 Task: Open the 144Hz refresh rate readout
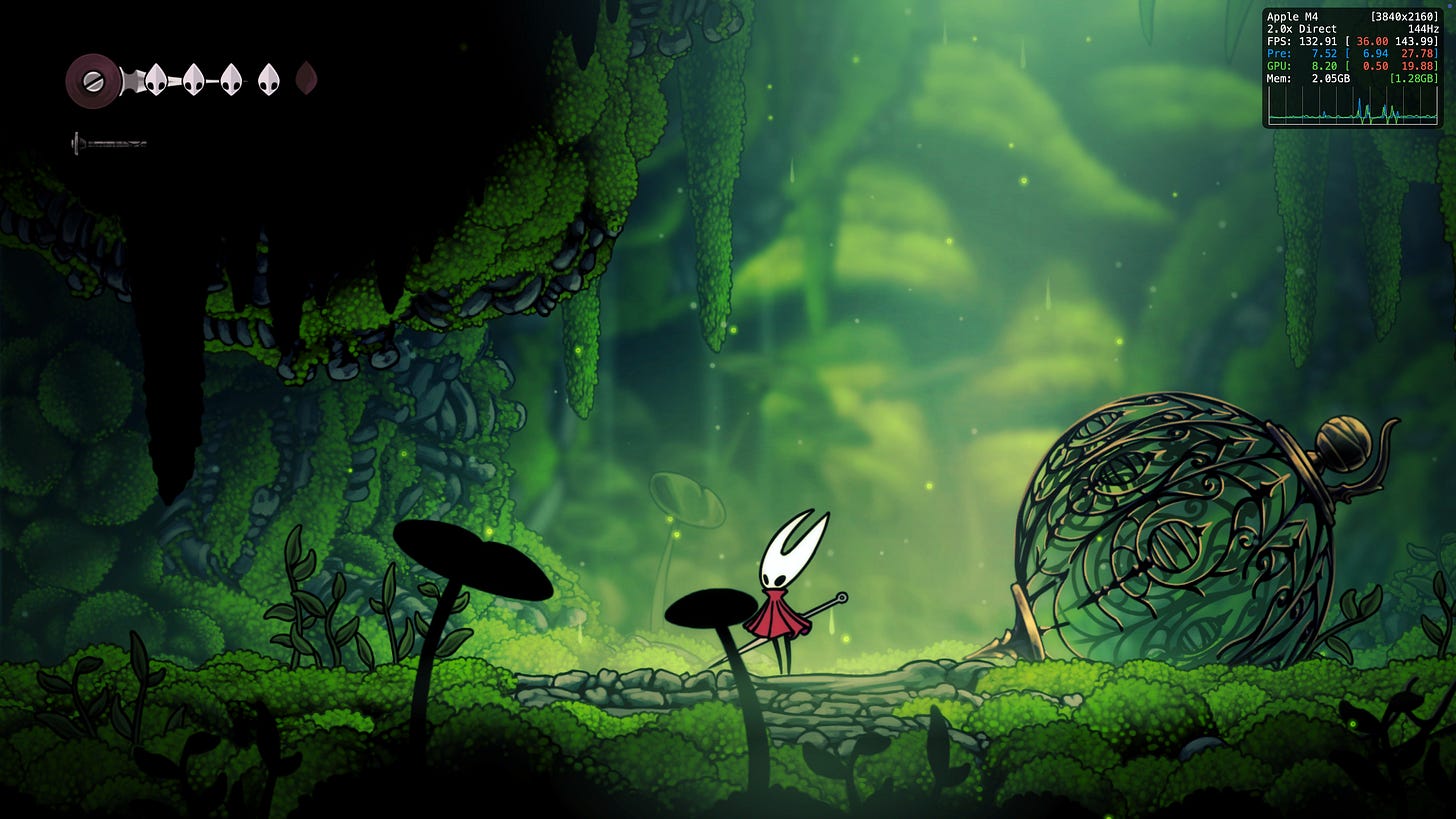coord(1424,29)
